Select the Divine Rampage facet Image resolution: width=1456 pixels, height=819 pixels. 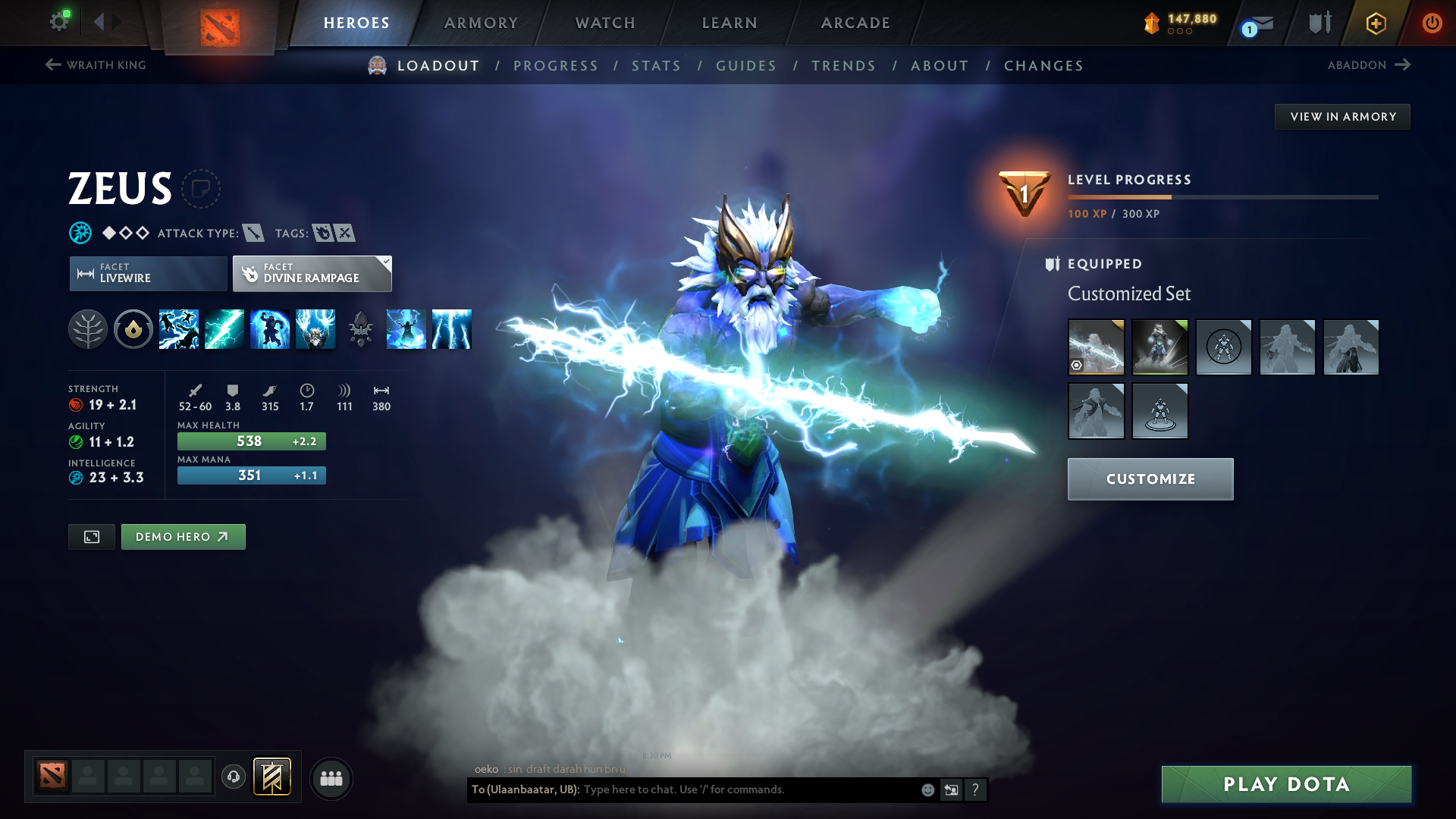tap(311, 273)
